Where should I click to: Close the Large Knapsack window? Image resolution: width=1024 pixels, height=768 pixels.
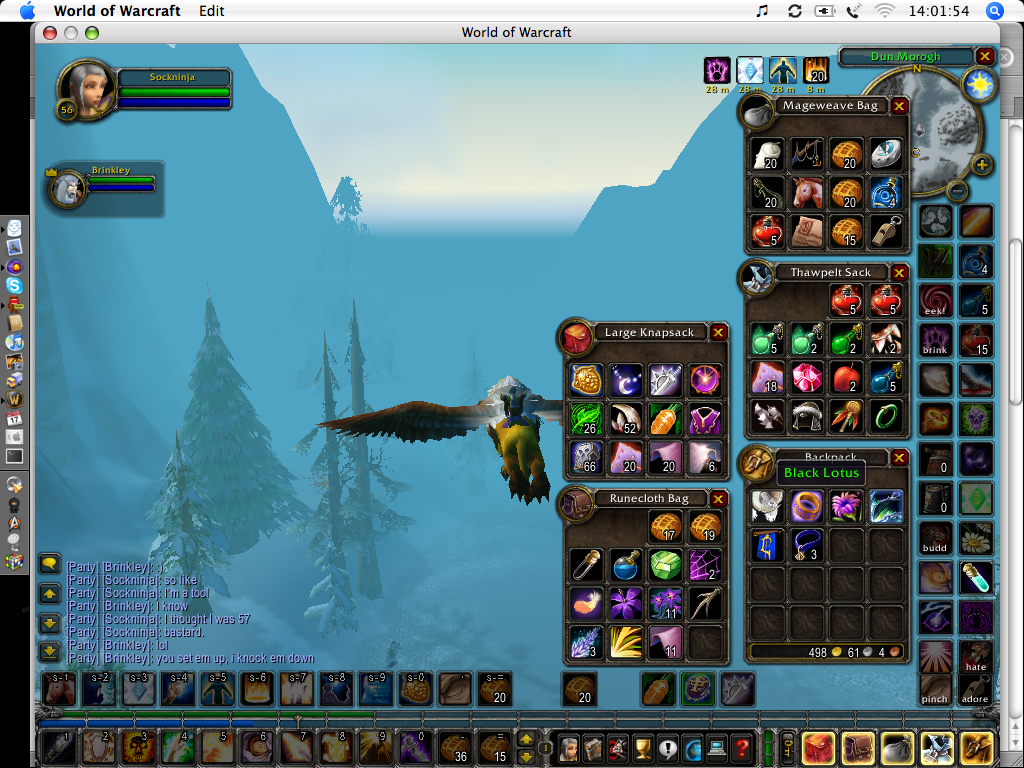[718, 332]
